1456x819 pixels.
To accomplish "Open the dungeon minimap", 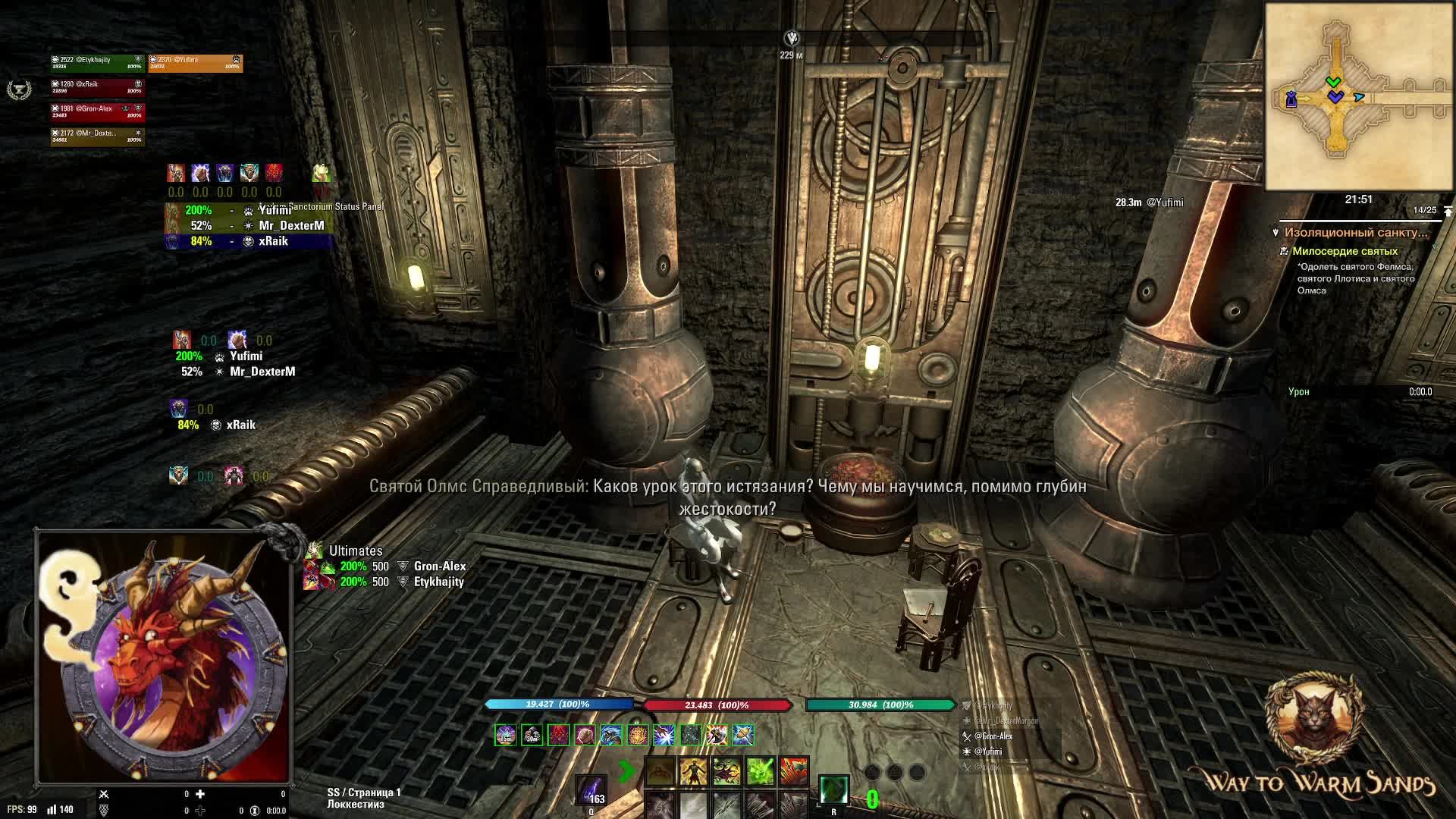I will pyautogui.click(x=1357, y=96).
